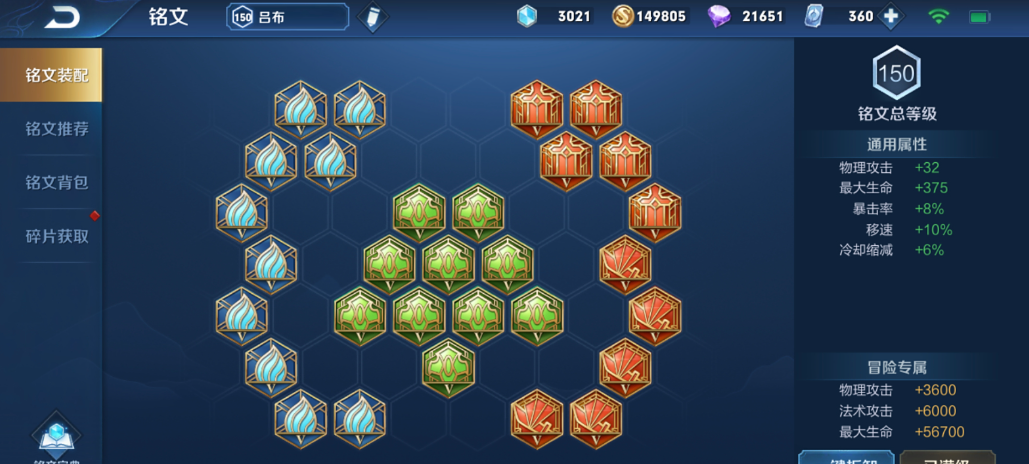Viewport: 1029px width, 464px height.
Task: Show the 碎片获取 tab
Action: [56, 236]
